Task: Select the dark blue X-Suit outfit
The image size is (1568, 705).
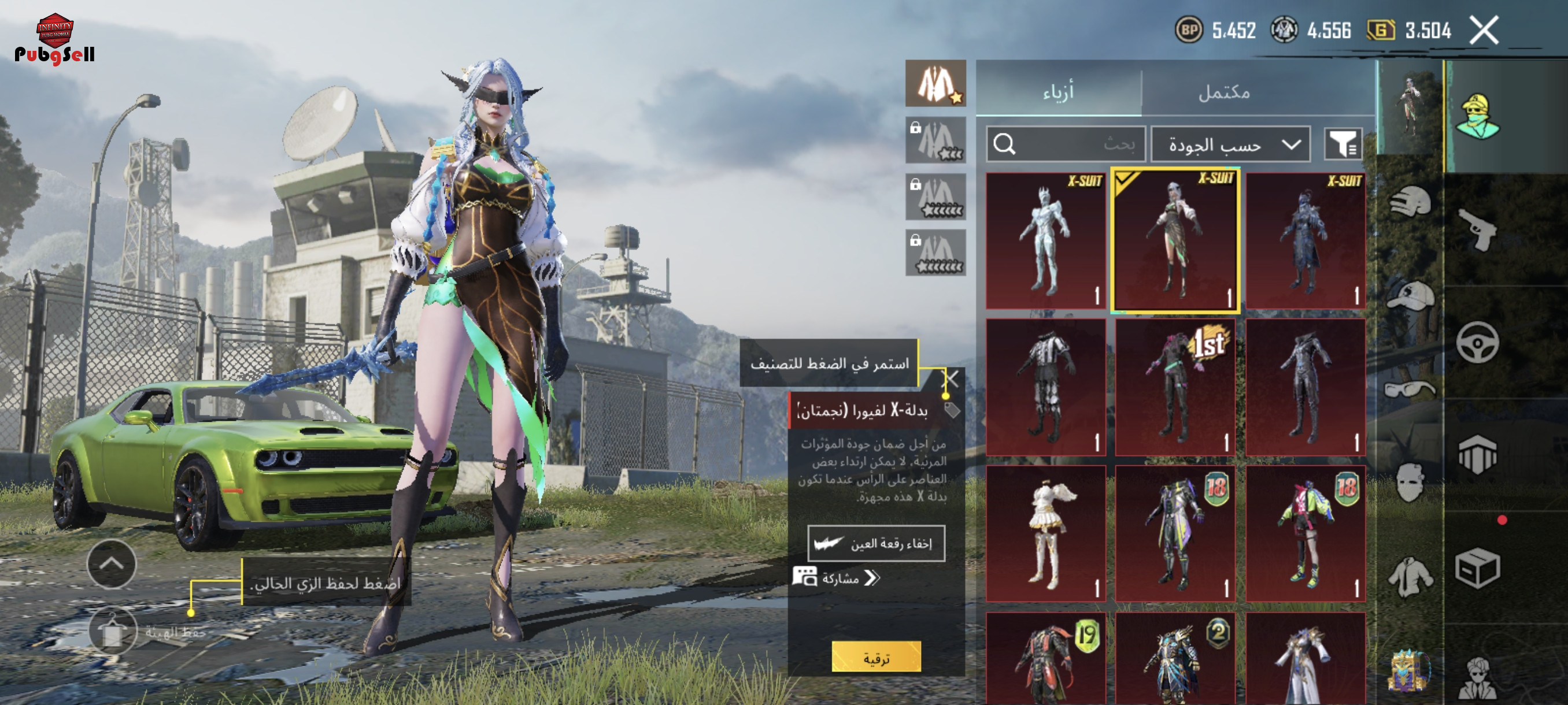Action: [1305, 241]
